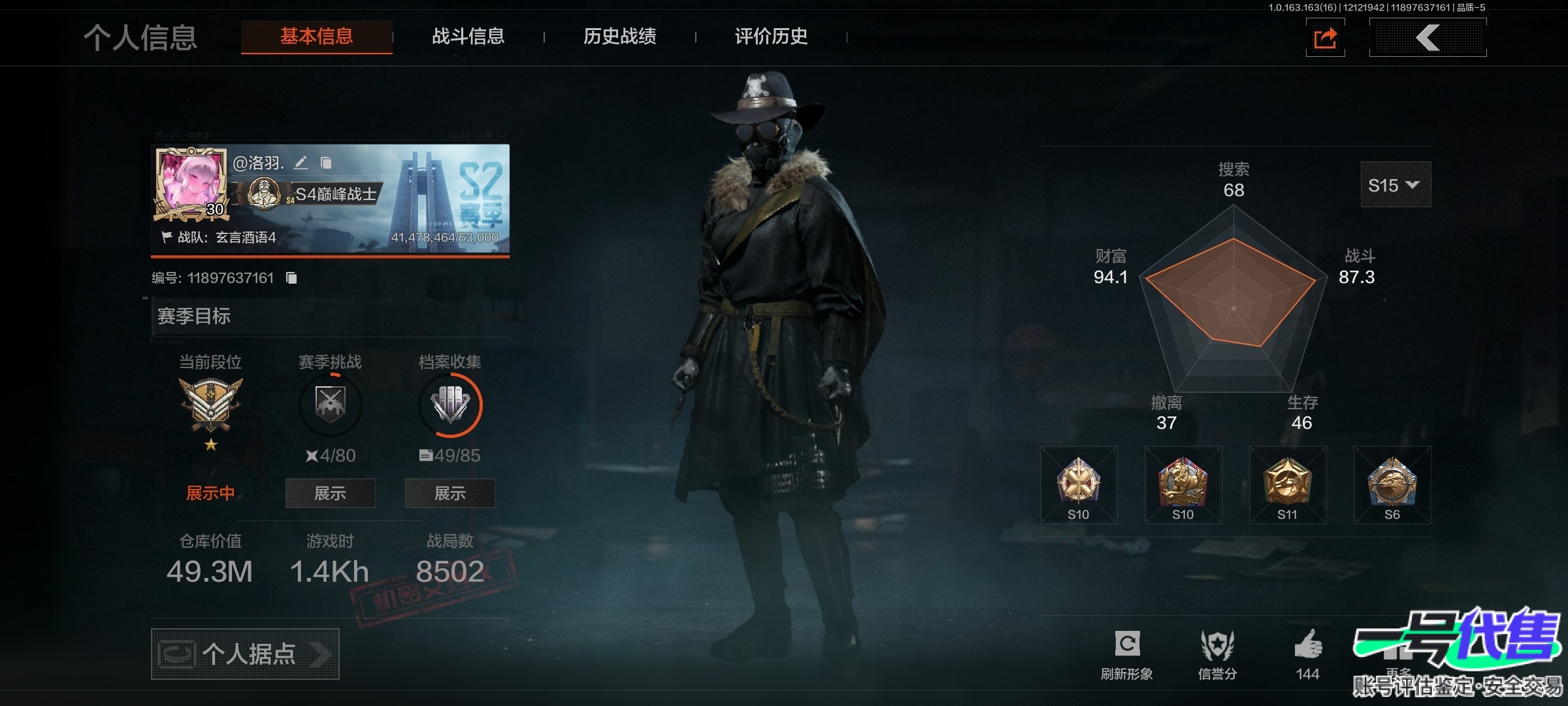Edit the player name with the pencil icon
This screenshot has height=706, width=1568.
pyautogui.click(x=301, y=163)
